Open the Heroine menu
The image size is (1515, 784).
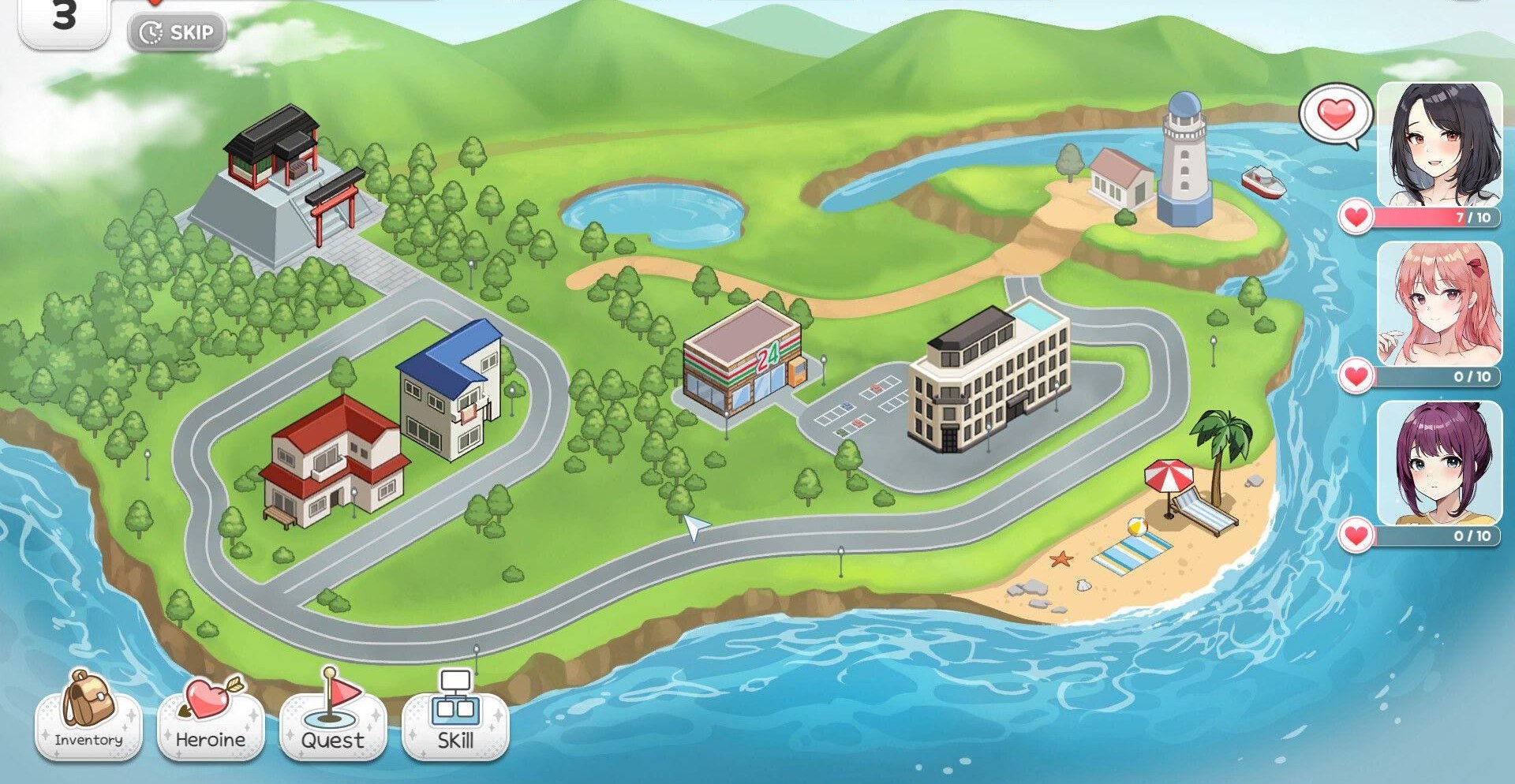pos(211,719)
